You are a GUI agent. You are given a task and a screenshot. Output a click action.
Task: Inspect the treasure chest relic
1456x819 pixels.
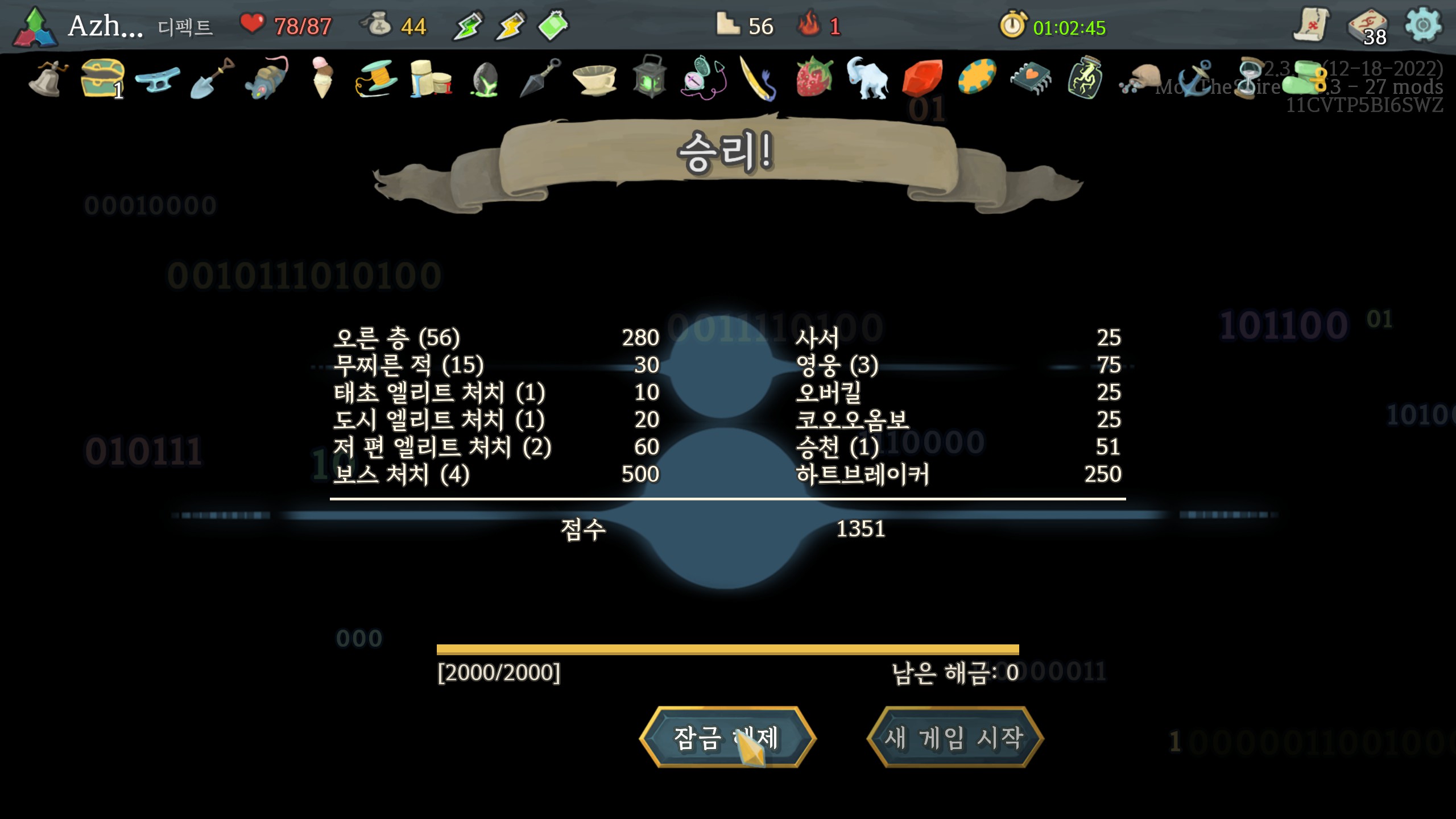click(x=102, y=77)
